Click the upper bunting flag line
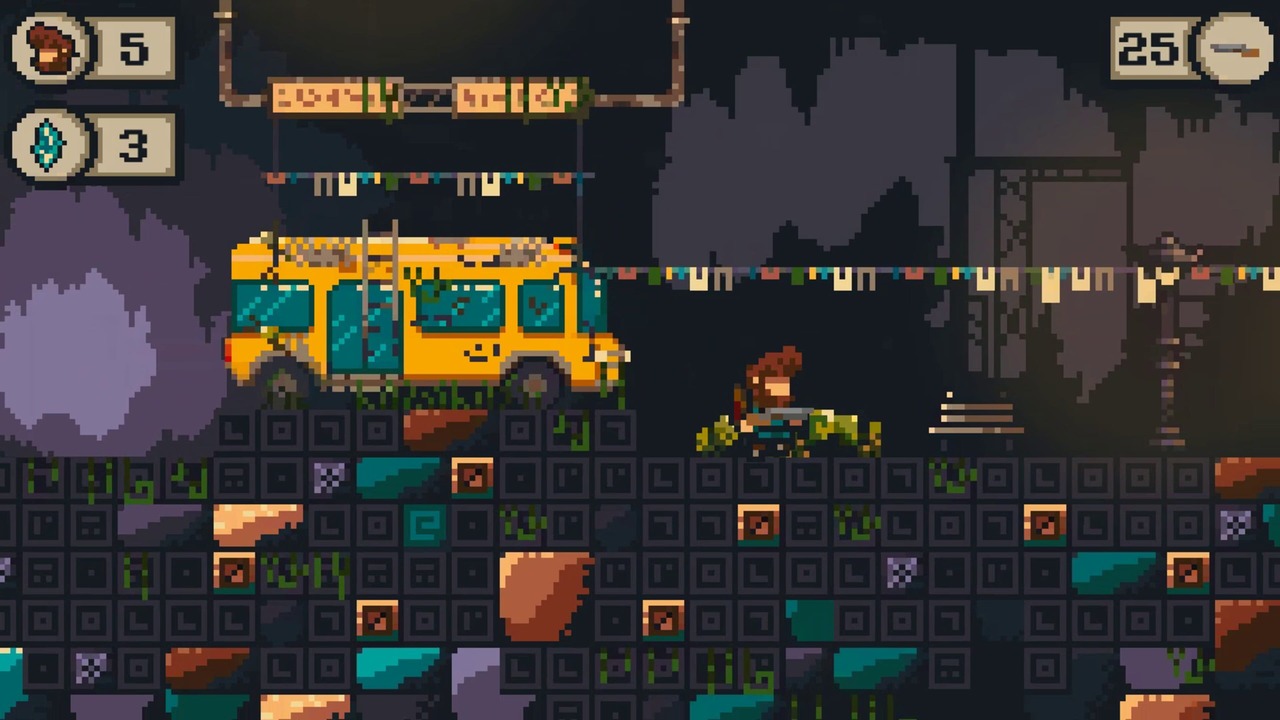1280x720 pixels. [430, 180]
